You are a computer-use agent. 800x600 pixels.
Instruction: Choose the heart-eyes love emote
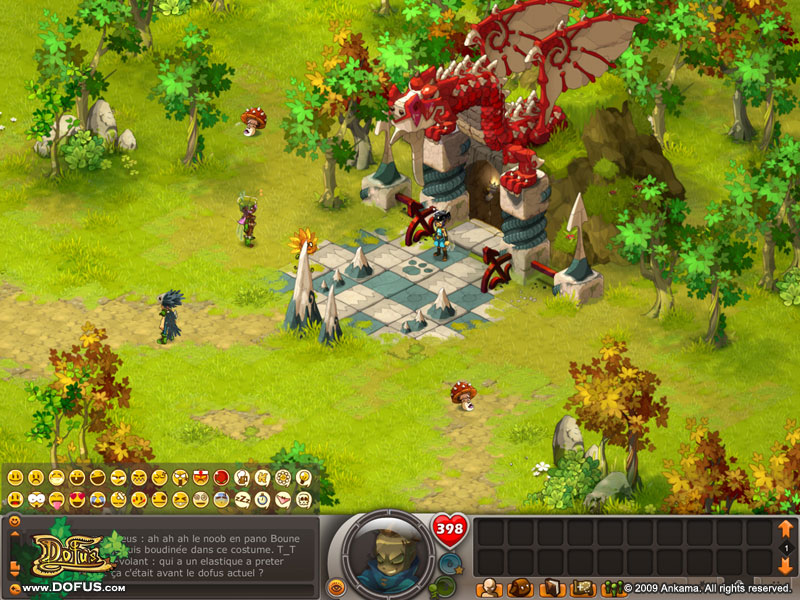(x=78, y=498)
